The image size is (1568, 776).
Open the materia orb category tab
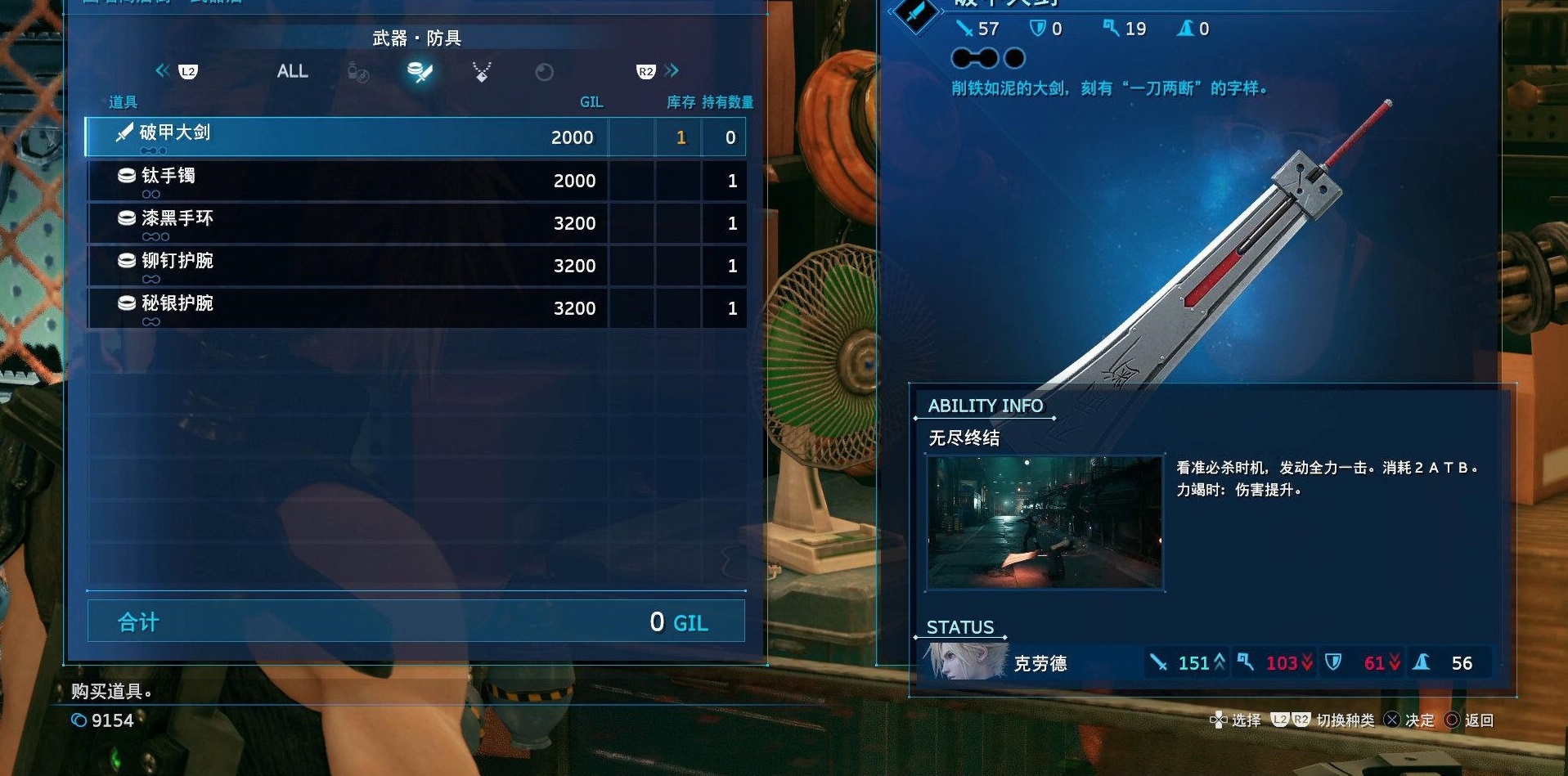pyautogui.click(x=544, y=73)
